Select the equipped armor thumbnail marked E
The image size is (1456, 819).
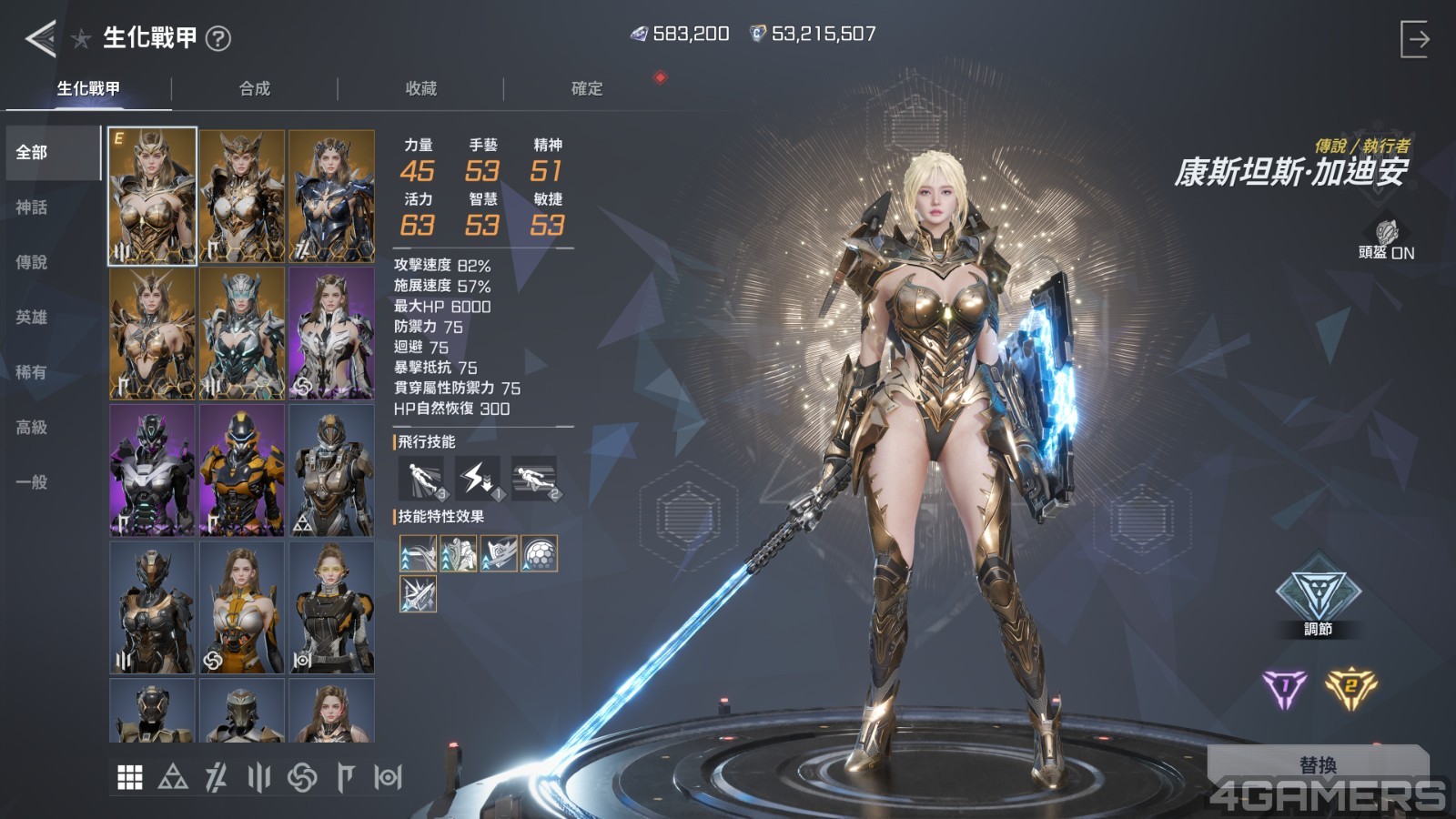(x=152, y=196)
